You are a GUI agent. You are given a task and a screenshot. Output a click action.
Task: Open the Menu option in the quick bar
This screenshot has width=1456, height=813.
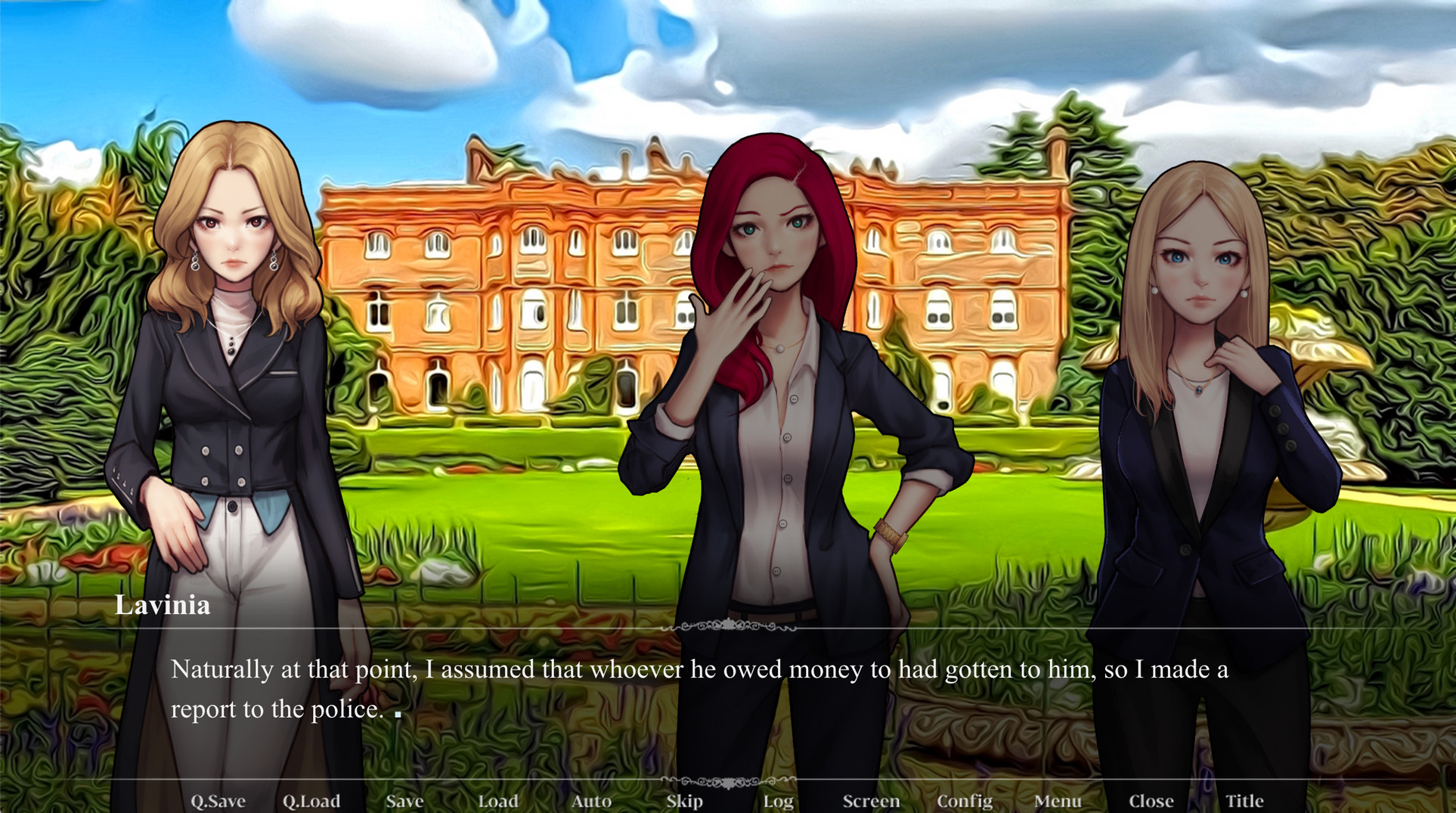[x=1058, y=800]
